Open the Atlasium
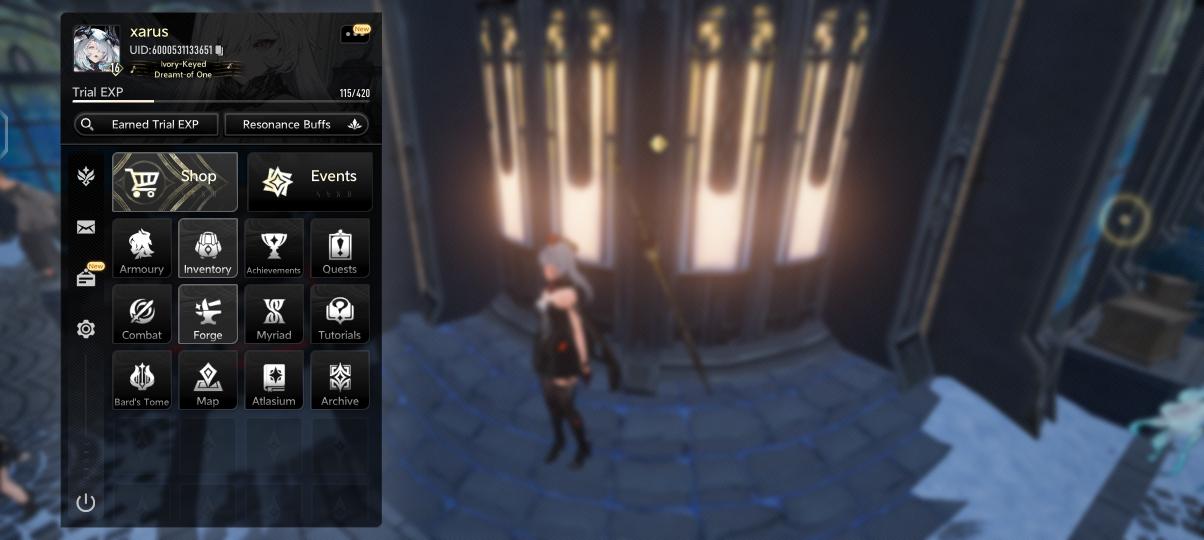Screen dimensions: 1204x540 click(274, 379)
